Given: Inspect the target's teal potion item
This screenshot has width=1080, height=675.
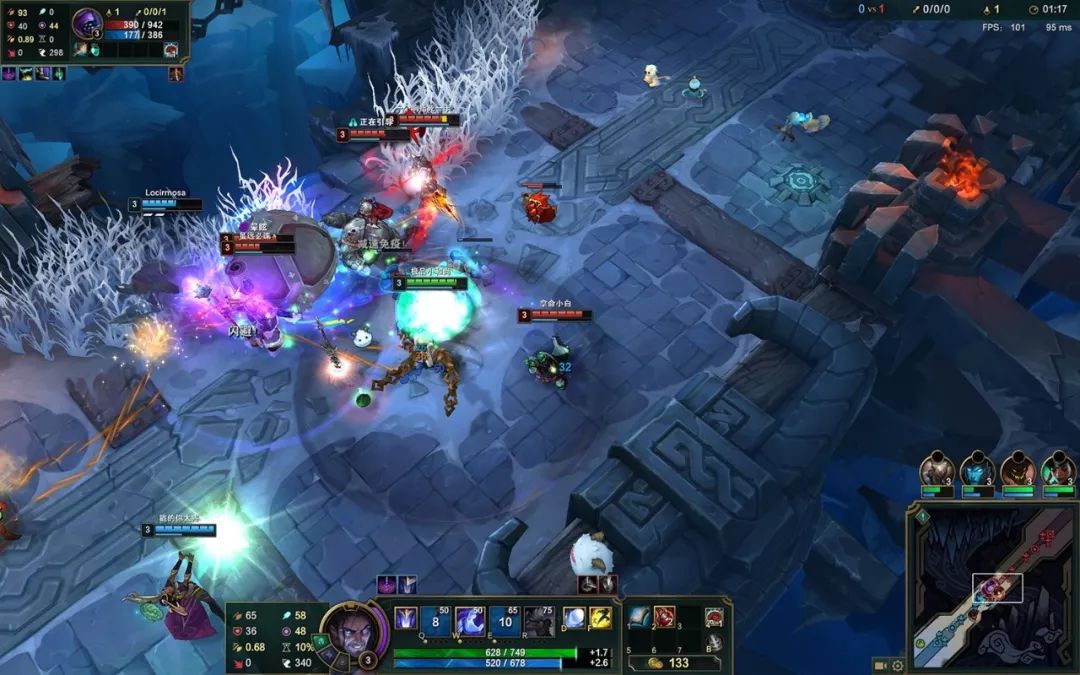Looking at the screenshot, I should (x=94, y=50).
